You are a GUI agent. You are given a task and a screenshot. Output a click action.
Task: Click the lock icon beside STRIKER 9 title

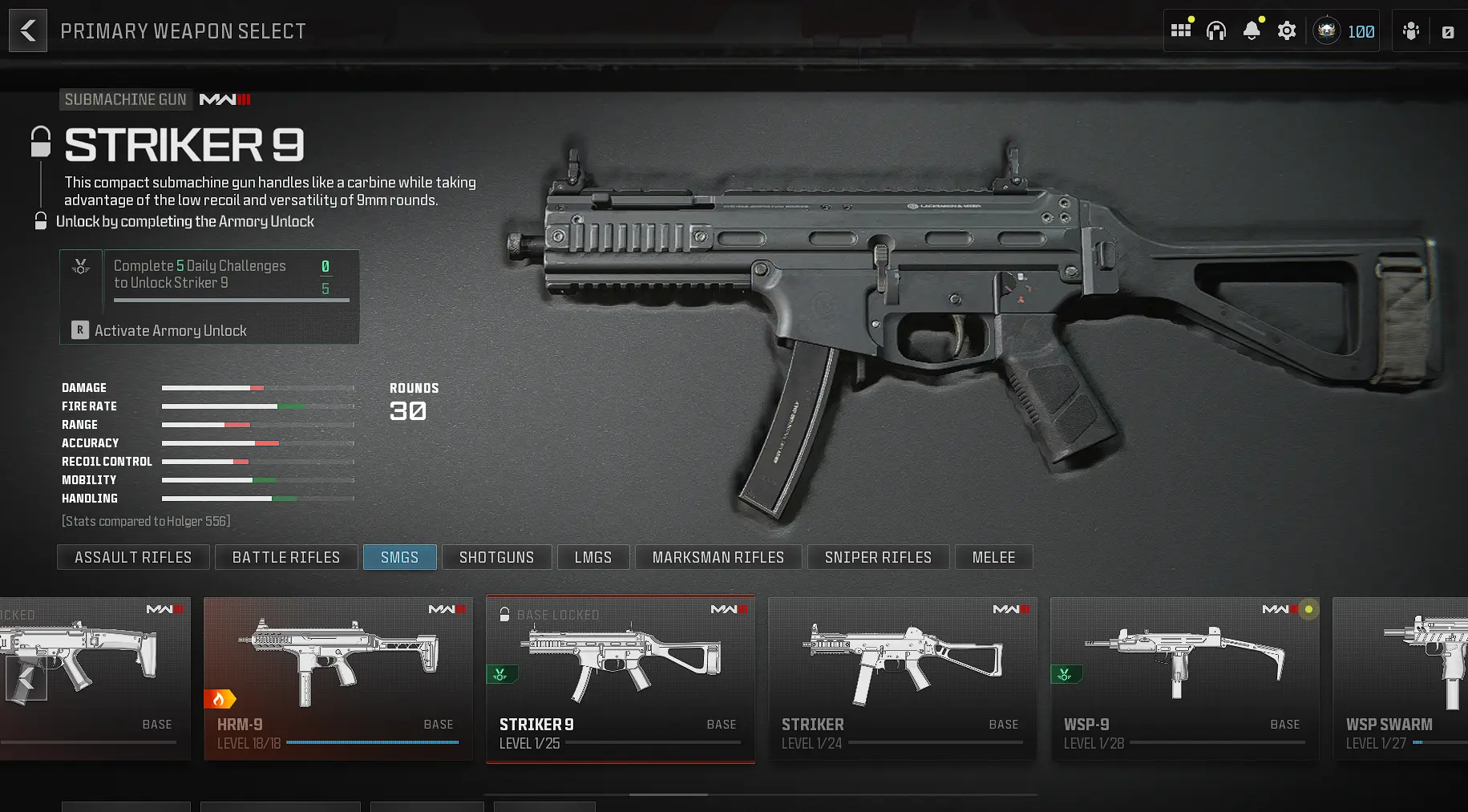[x=38, y=141]
